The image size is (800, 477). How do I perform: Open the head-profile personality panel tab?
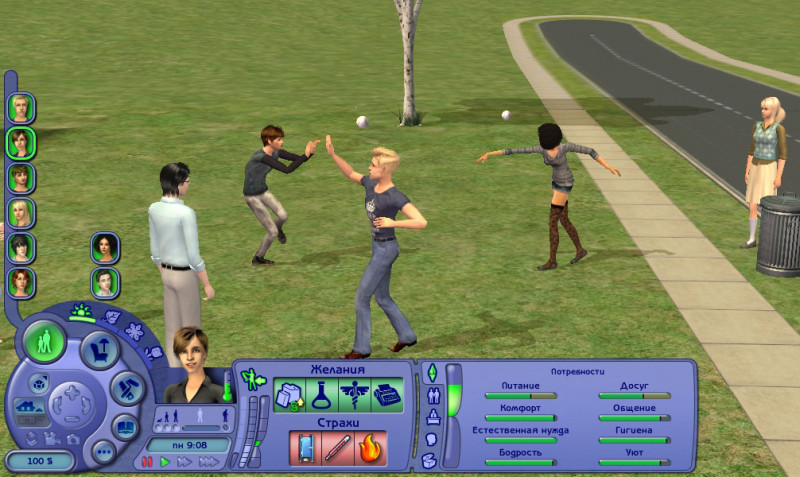click(x=432, y=438)
